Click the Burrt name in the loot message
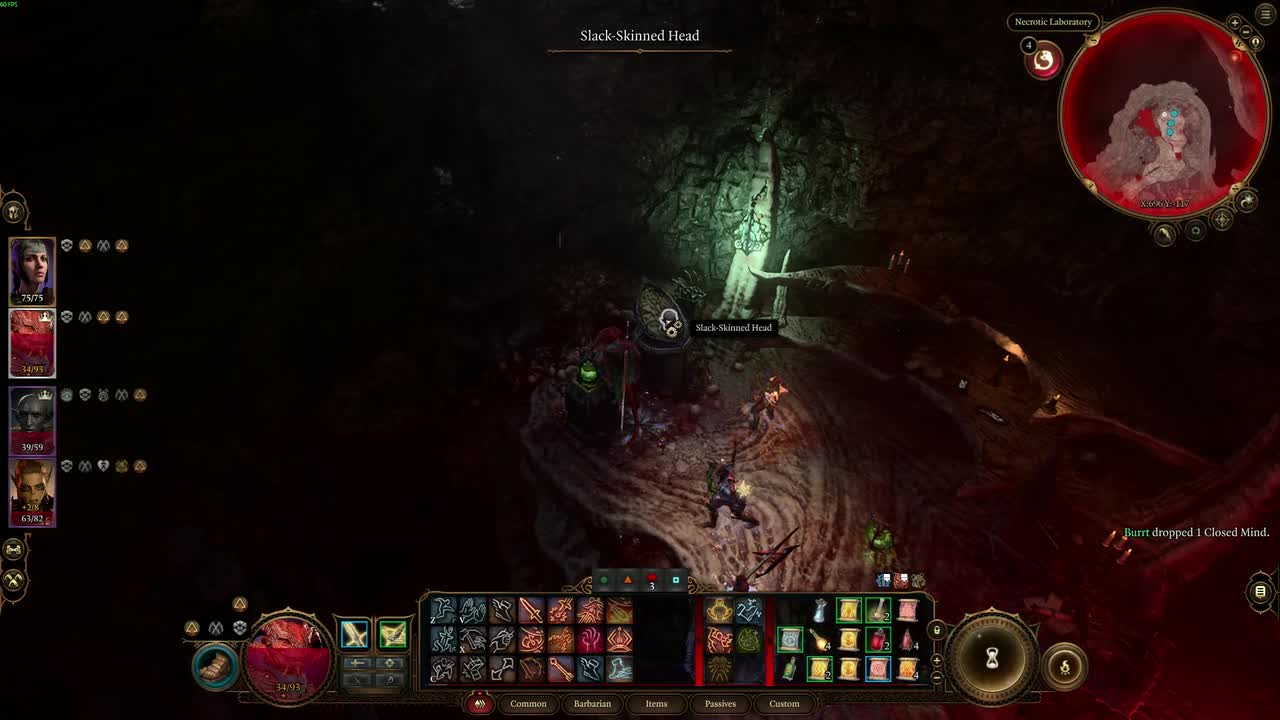This screenshot has height=720, width=1280. click(1137, 532)
